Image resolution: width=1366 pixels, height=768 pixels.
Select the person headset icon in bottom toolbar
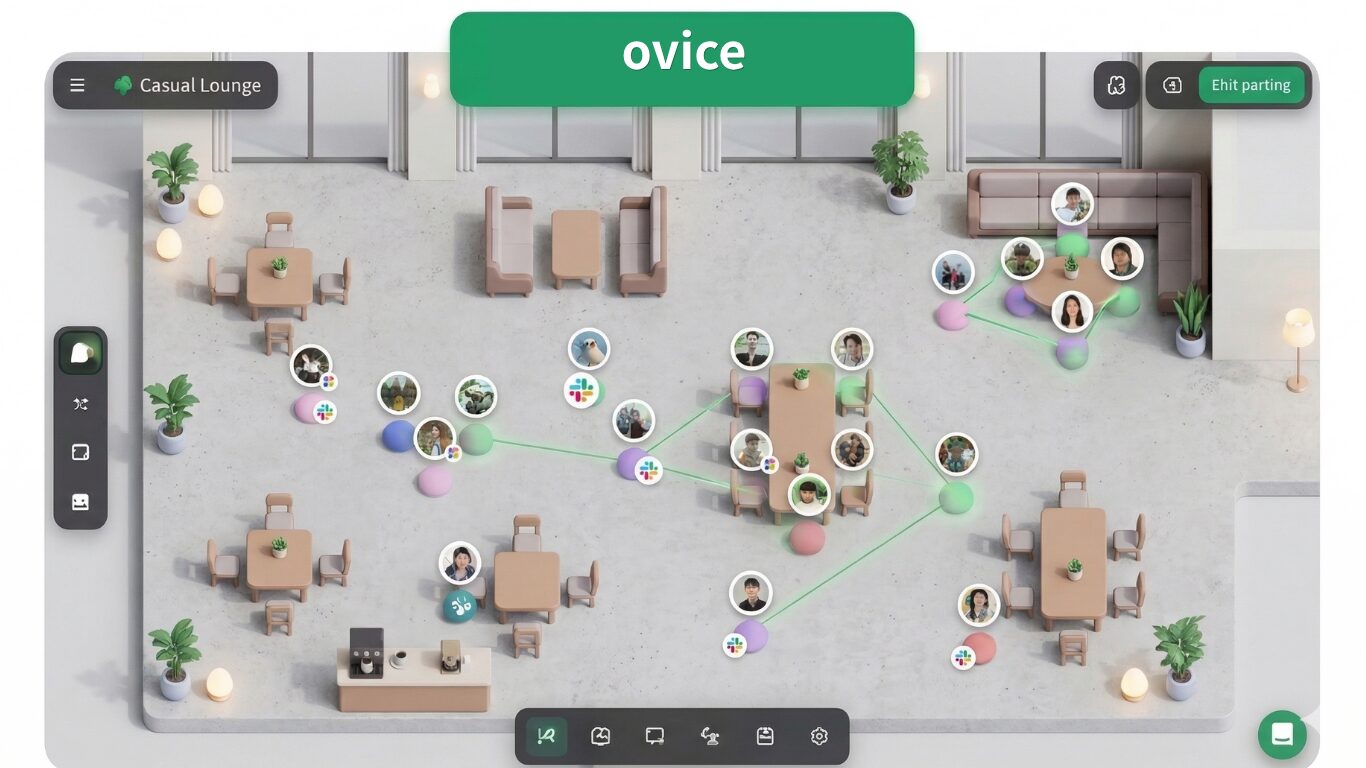pos(710,737)
